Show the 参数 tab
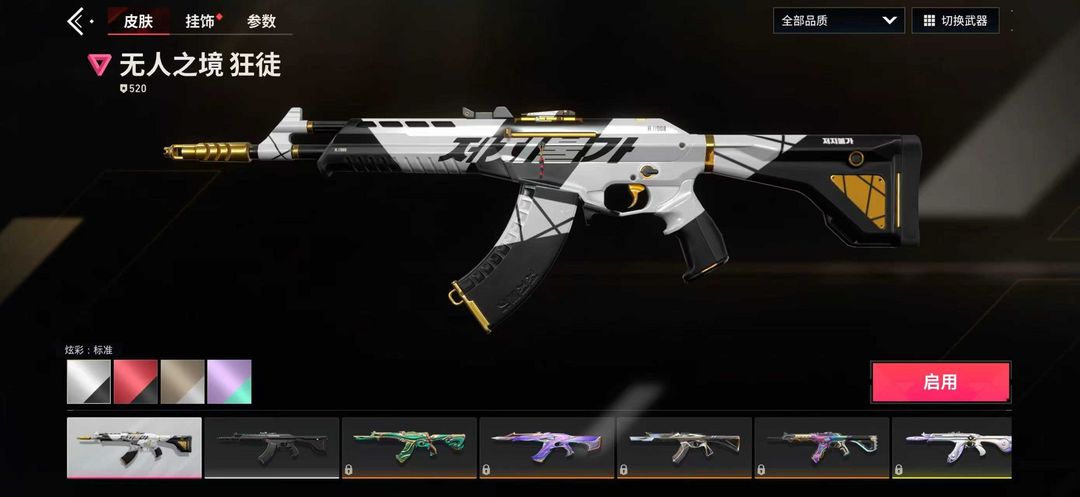This screenshot has height=497, width=1080. pyautogui.click(x=261, y=21)
